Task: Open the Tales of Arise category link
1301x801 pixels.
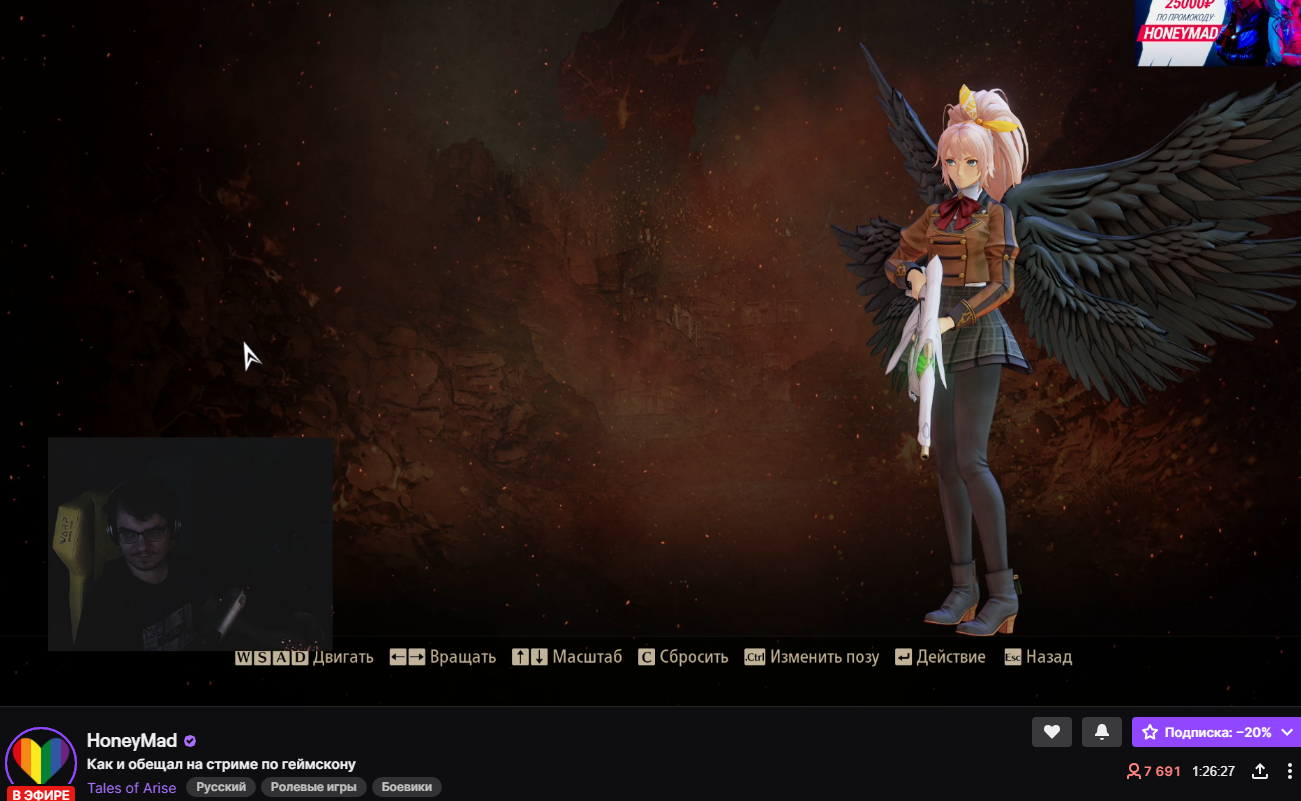Action: click(x=131, y=788)
